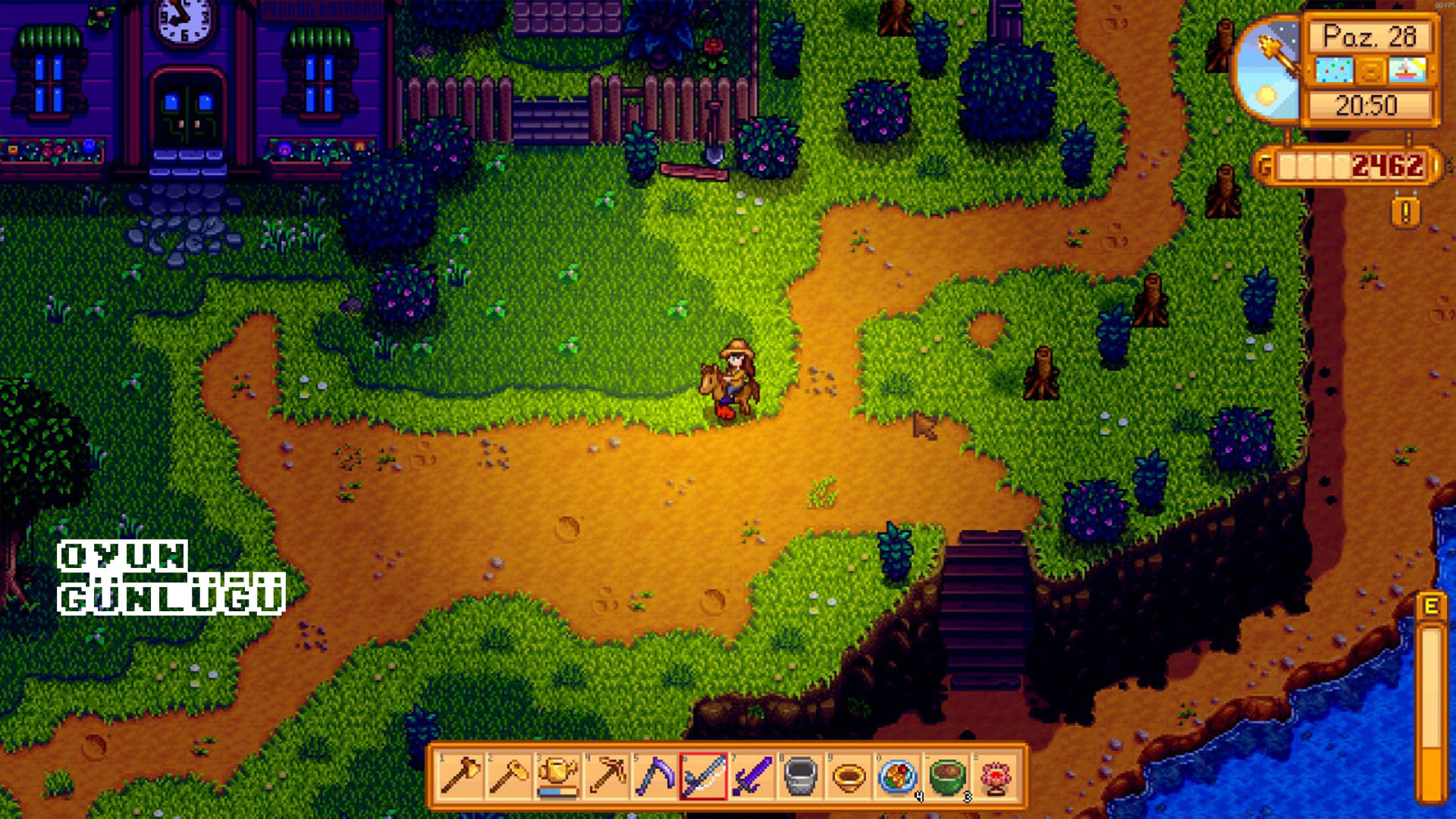Select the golden pickaxe
Screen dimensions: 1456x819
pos(606,777)
